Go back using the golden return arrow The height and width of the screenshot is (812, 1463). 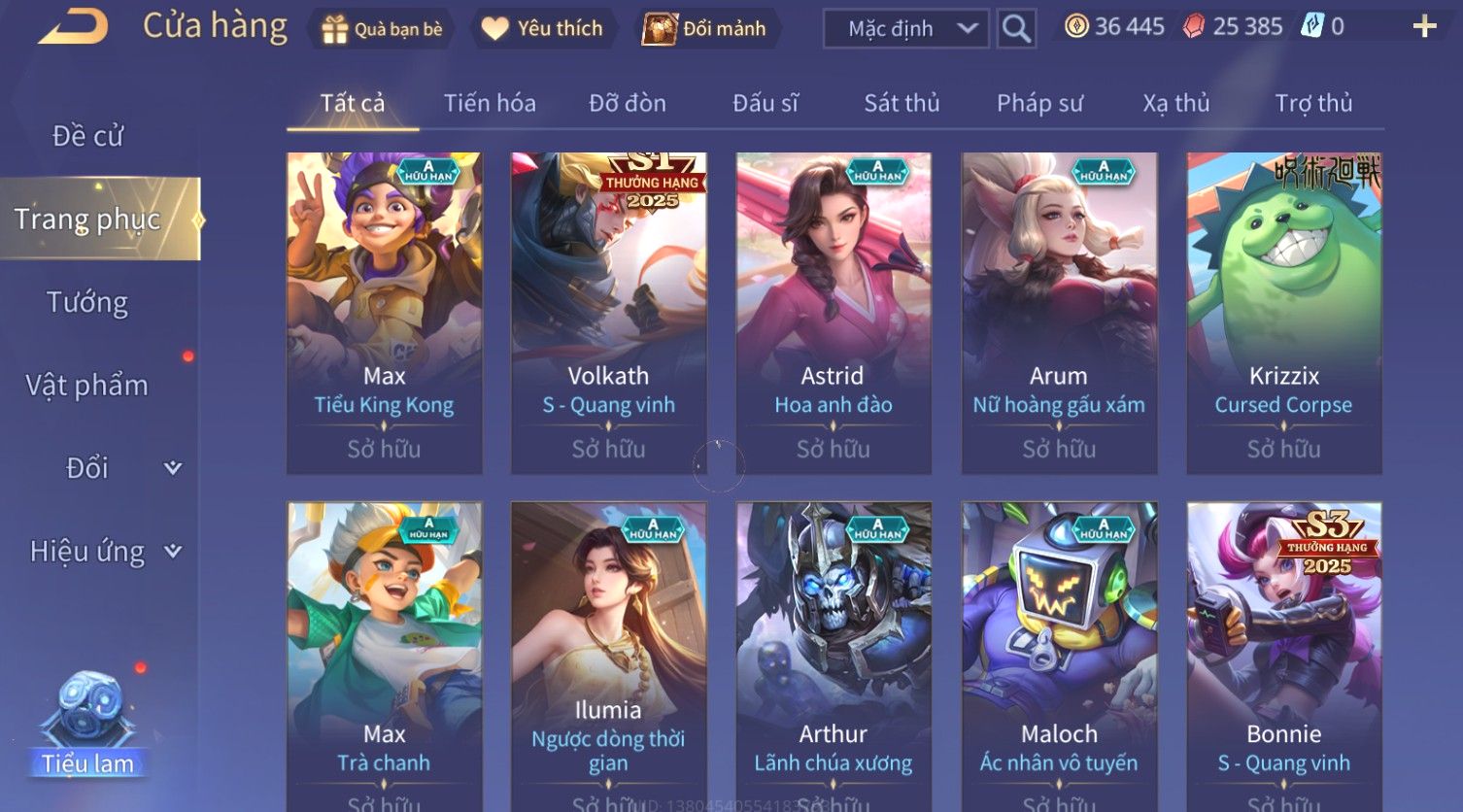73,27
